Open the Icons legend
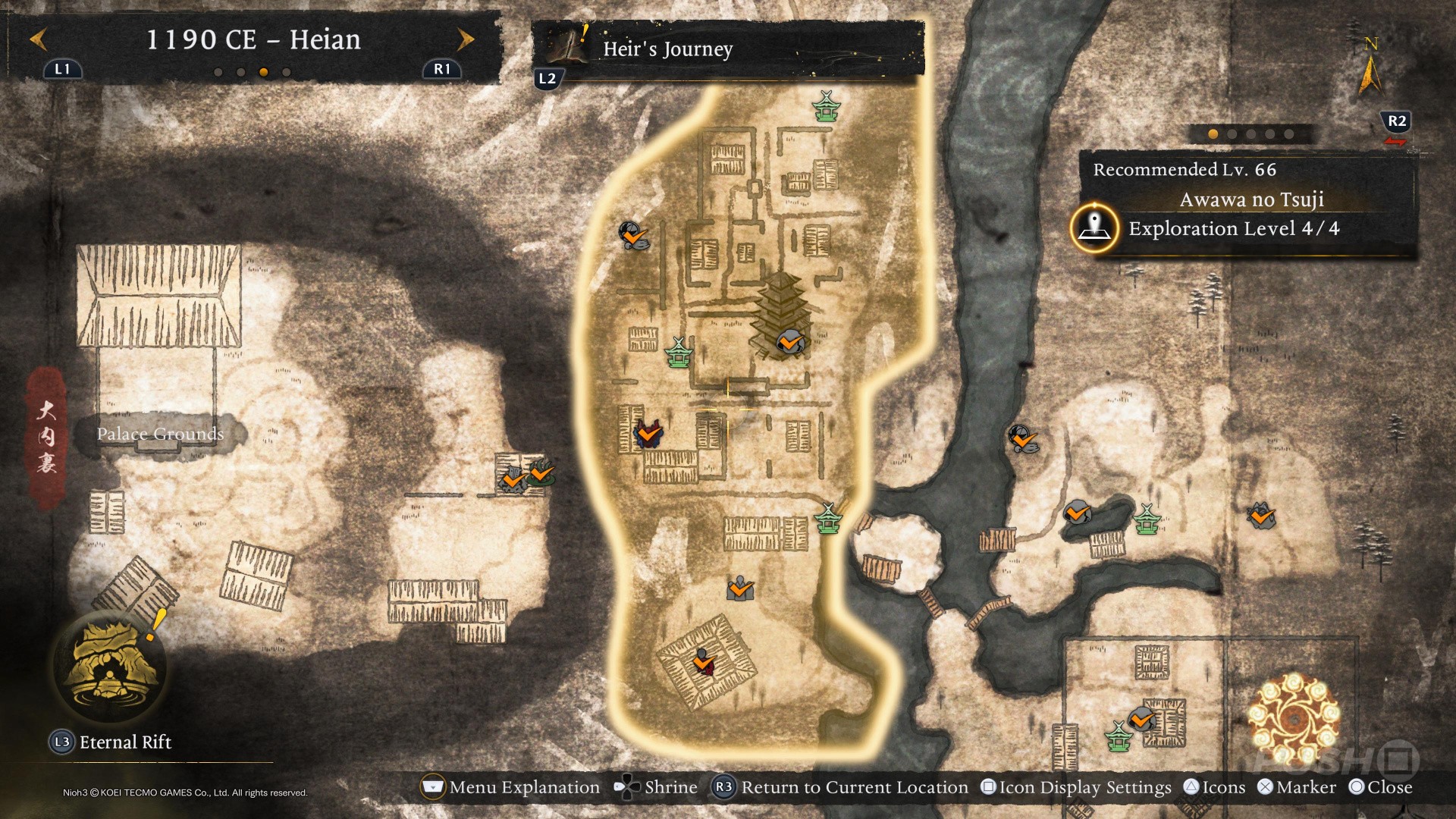Screen dimensions: 1456x819 1215,787
